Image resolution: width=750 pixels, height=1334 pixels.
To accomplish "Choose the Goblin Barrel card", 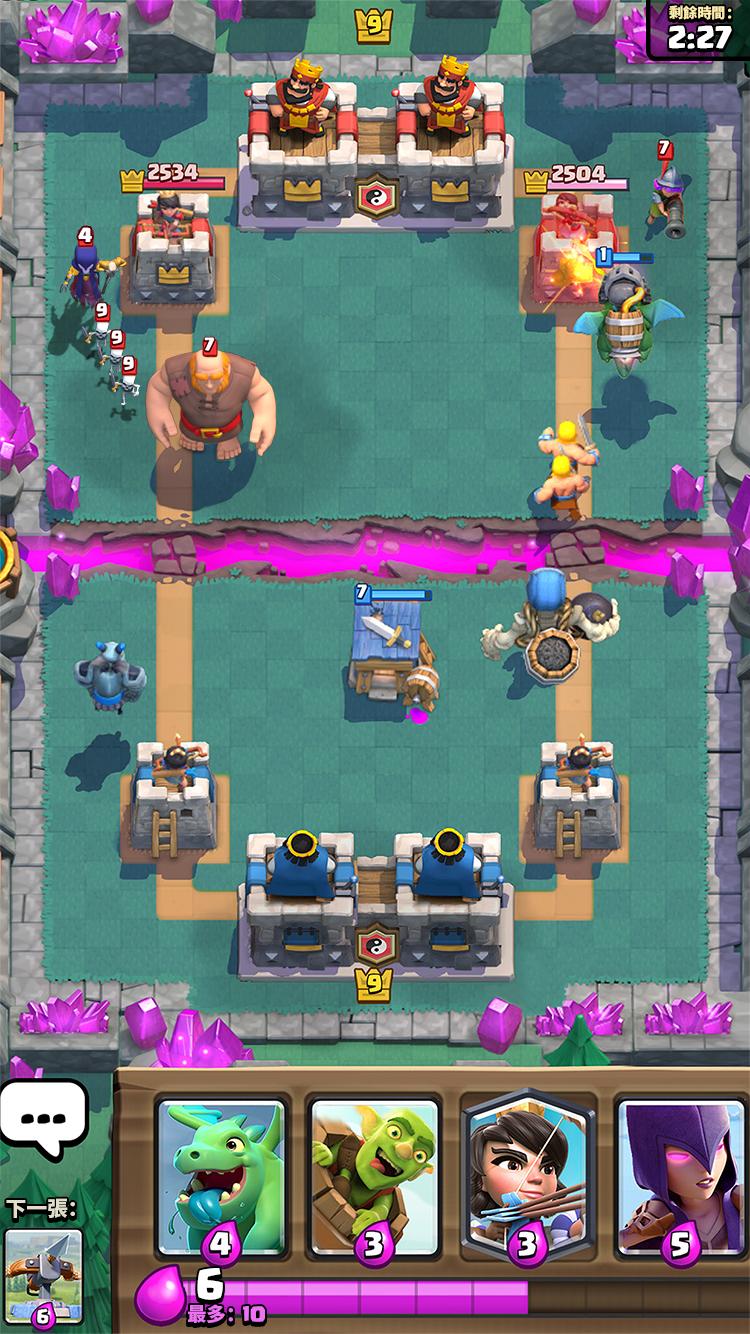I will [x=374, y=1175].
